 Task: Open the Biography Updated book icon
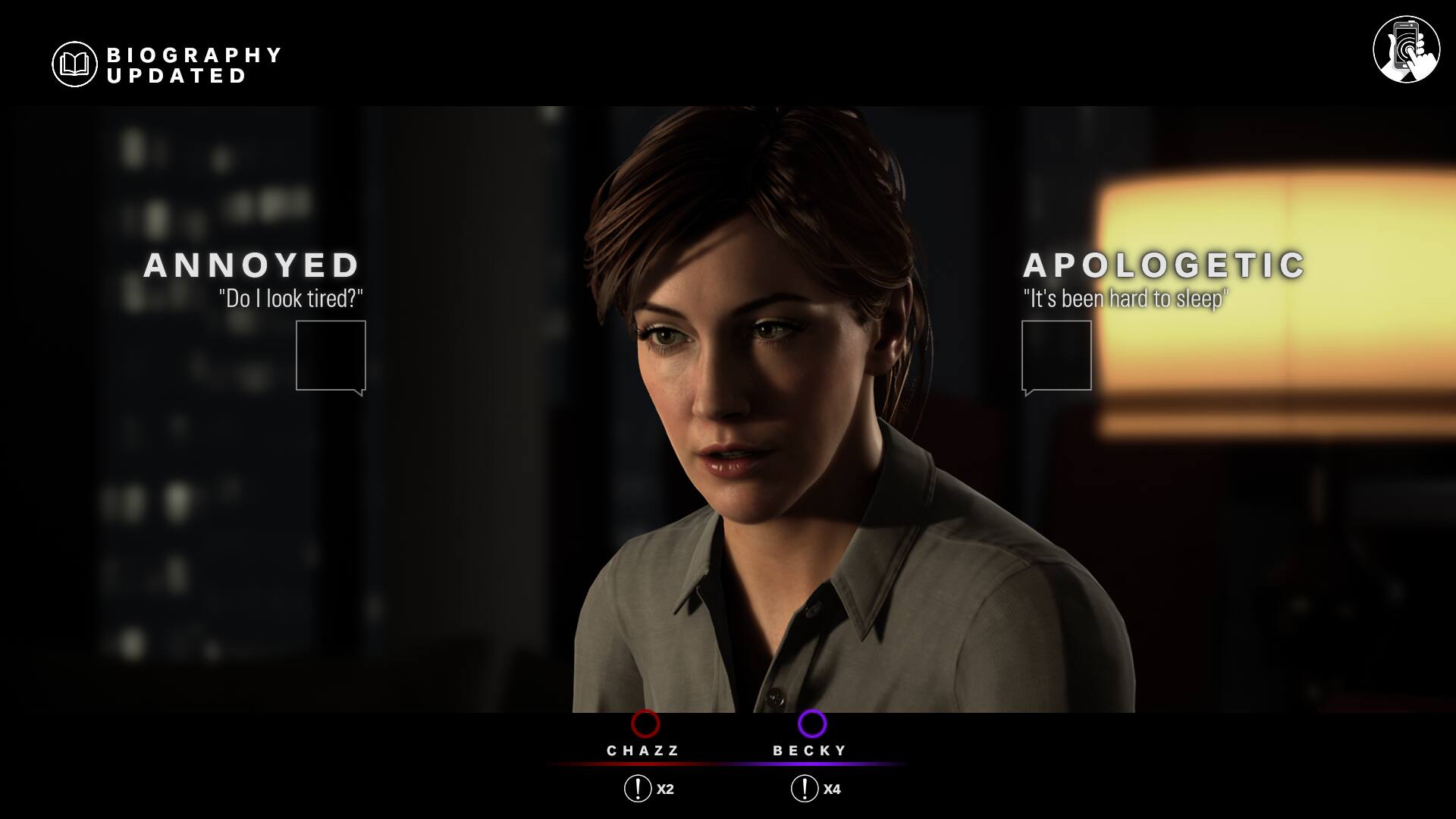pyautogui.click(x=74, y=64)
